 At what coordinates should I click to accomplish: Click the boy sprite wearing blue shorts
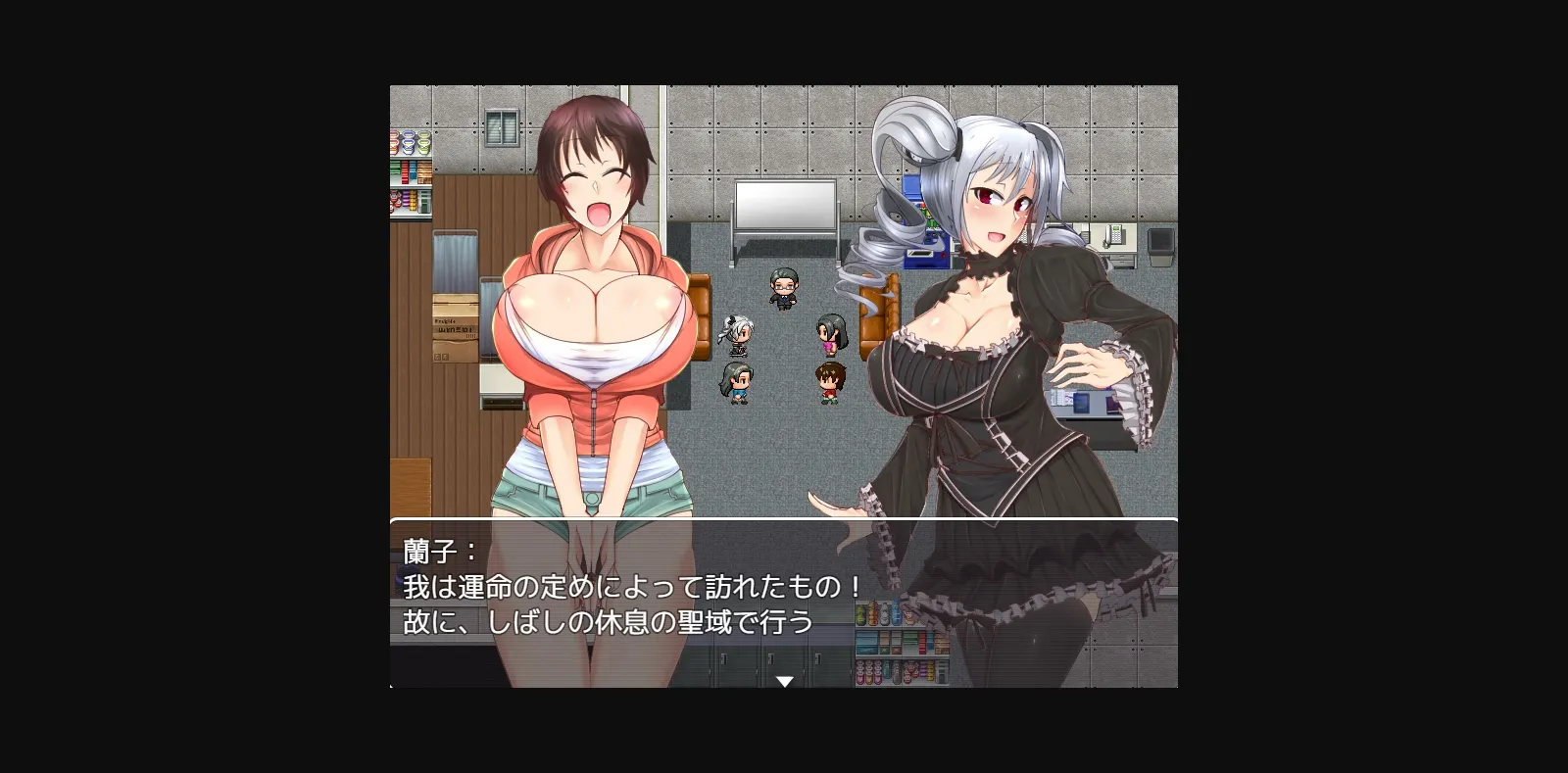738,382
